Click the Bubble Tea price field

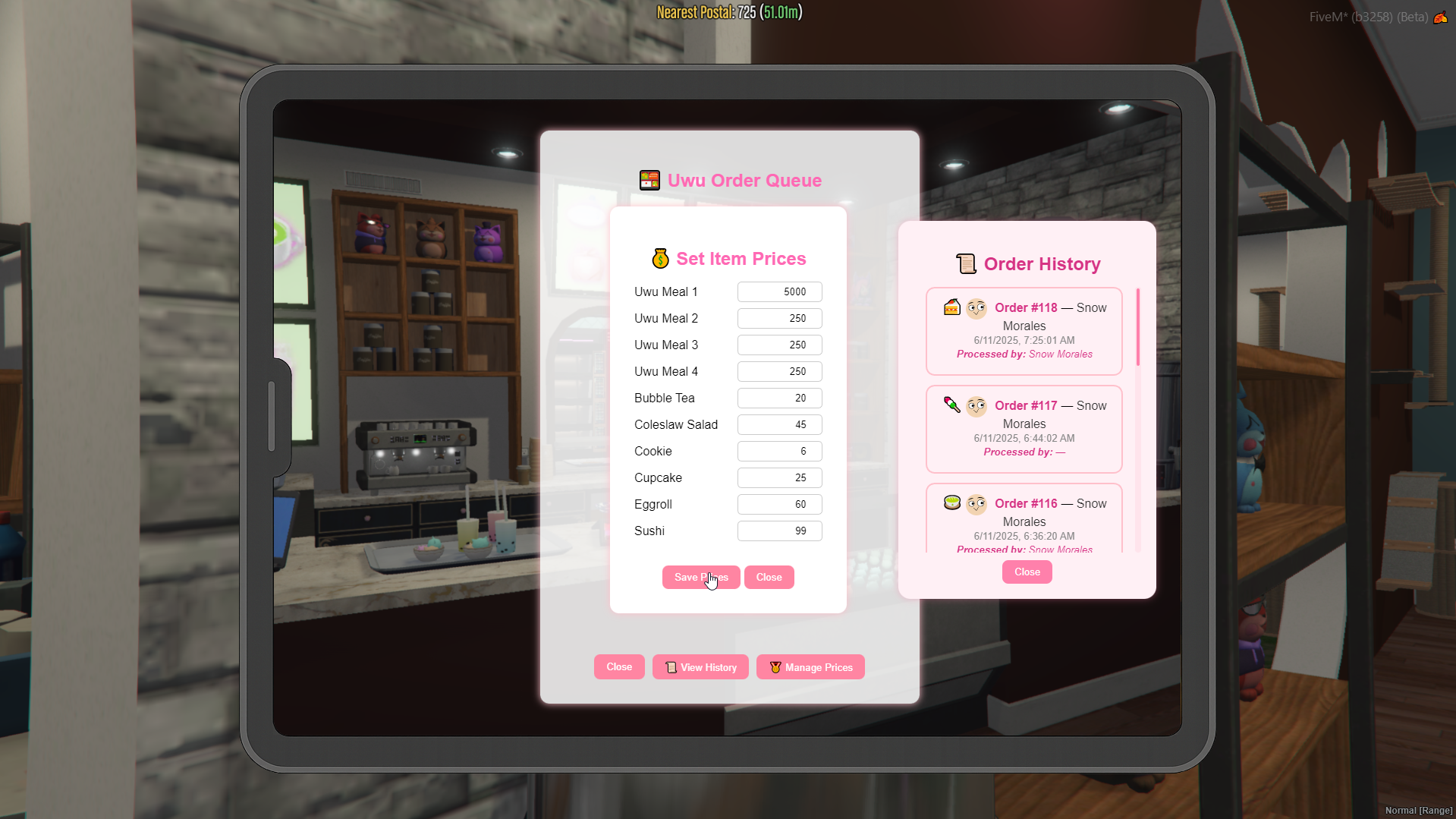point(778,398)
